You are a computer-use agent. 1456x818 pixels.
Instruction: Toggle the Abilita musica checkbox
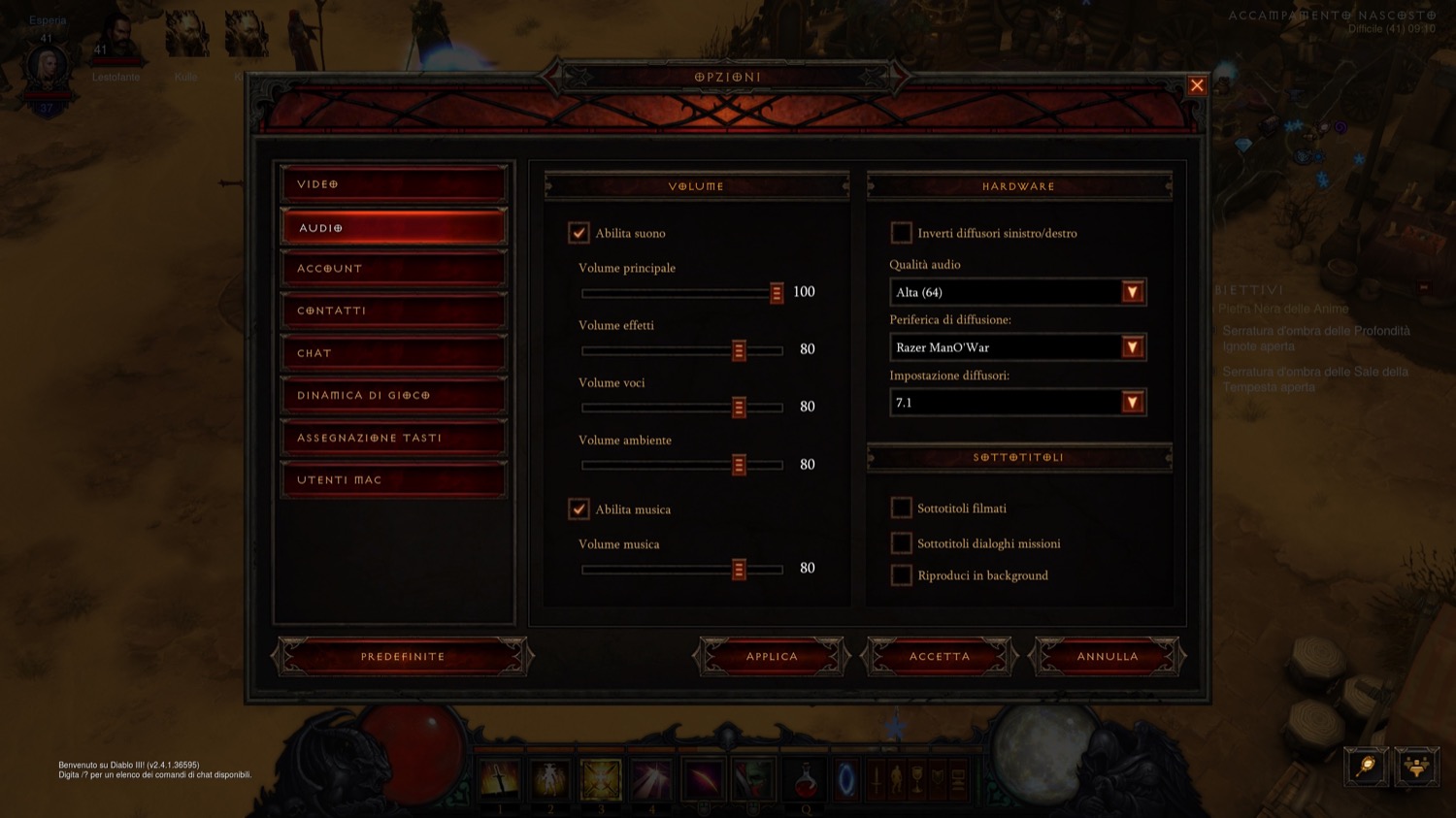pyautogui.click(x=579, y=509)
